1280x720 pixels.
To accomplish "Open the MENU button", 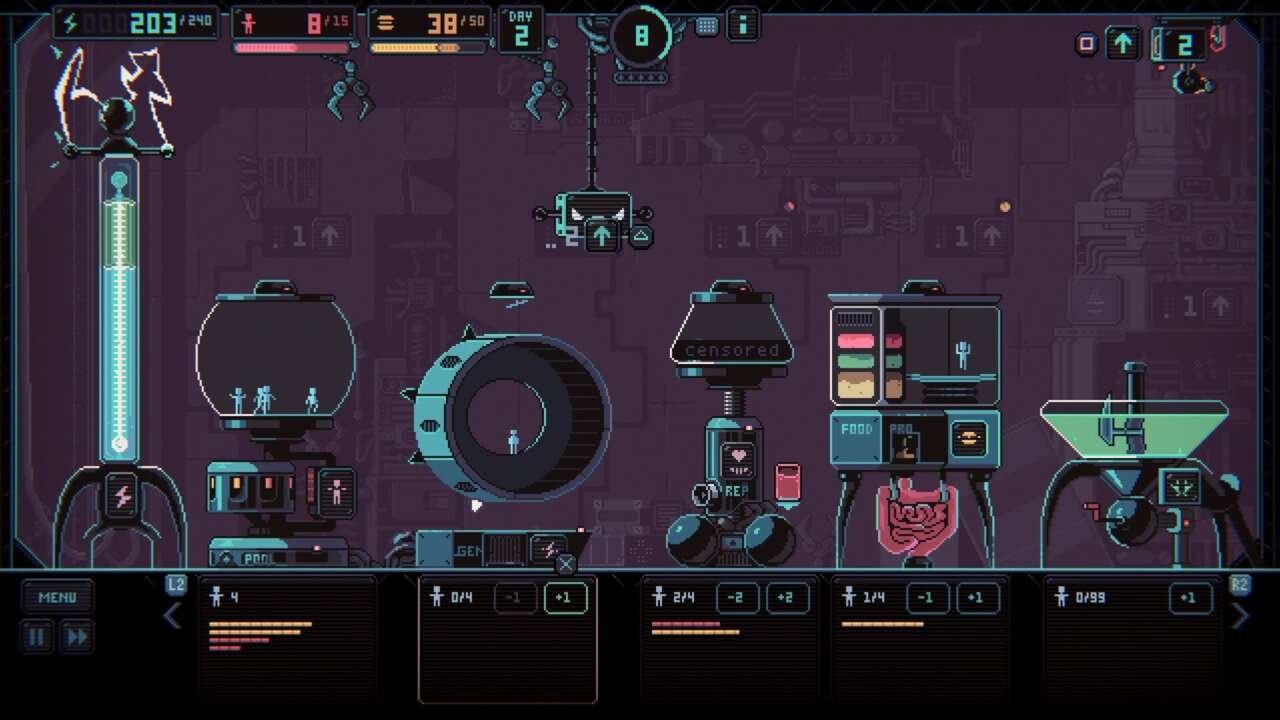I will tap(57, 597).
